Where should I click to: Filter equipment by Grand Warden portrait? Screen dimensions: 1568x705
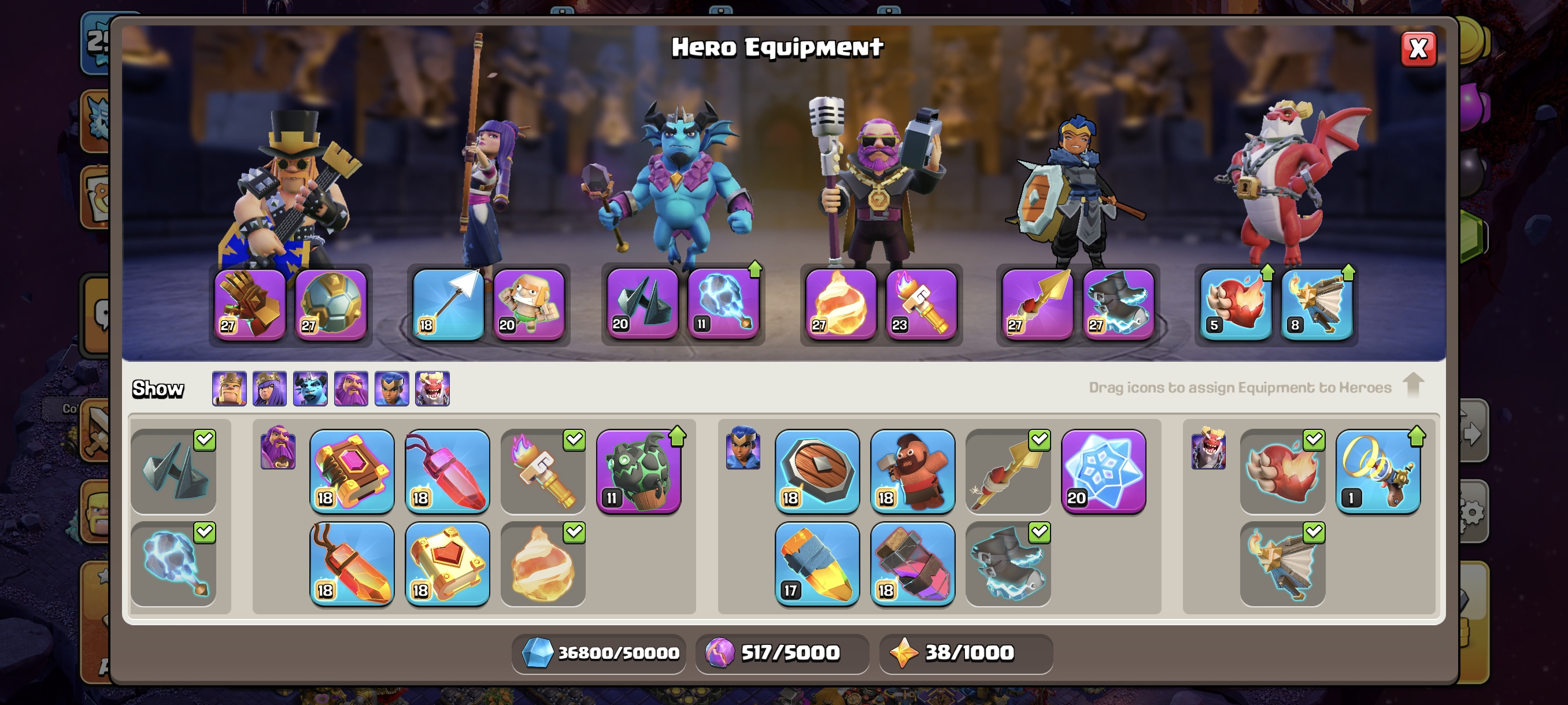[x=351, y=388]
